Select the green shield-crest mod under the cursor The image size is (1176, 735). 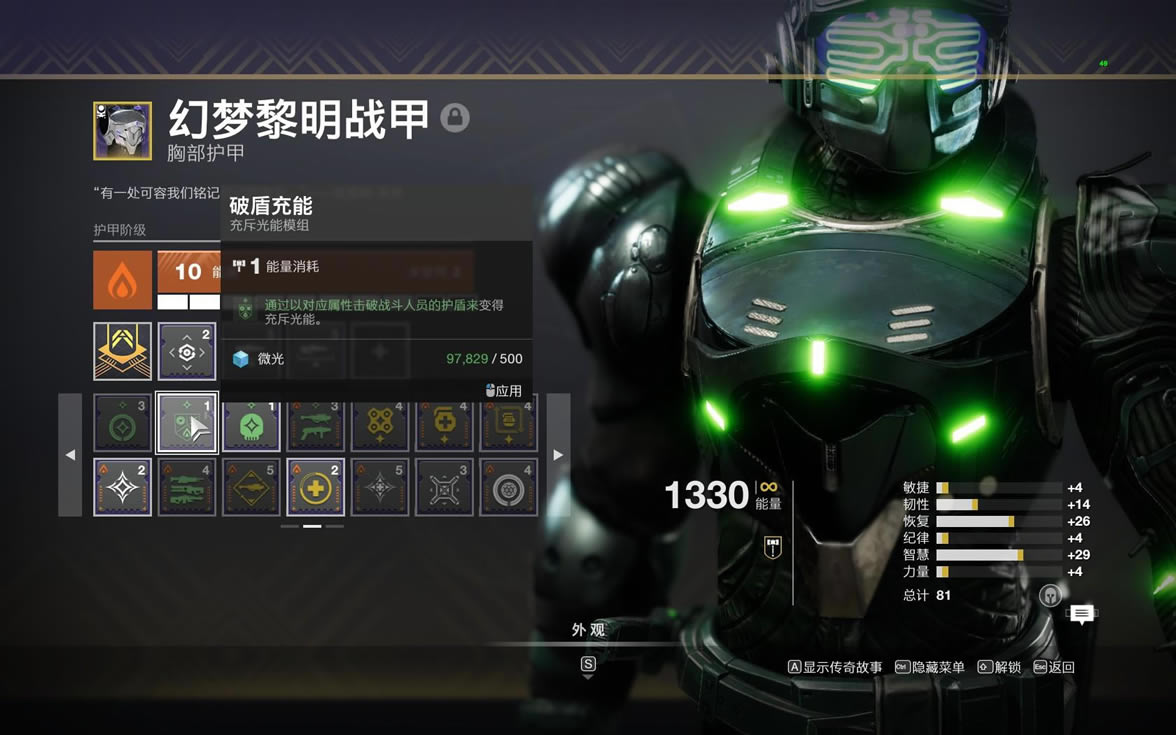187,423
